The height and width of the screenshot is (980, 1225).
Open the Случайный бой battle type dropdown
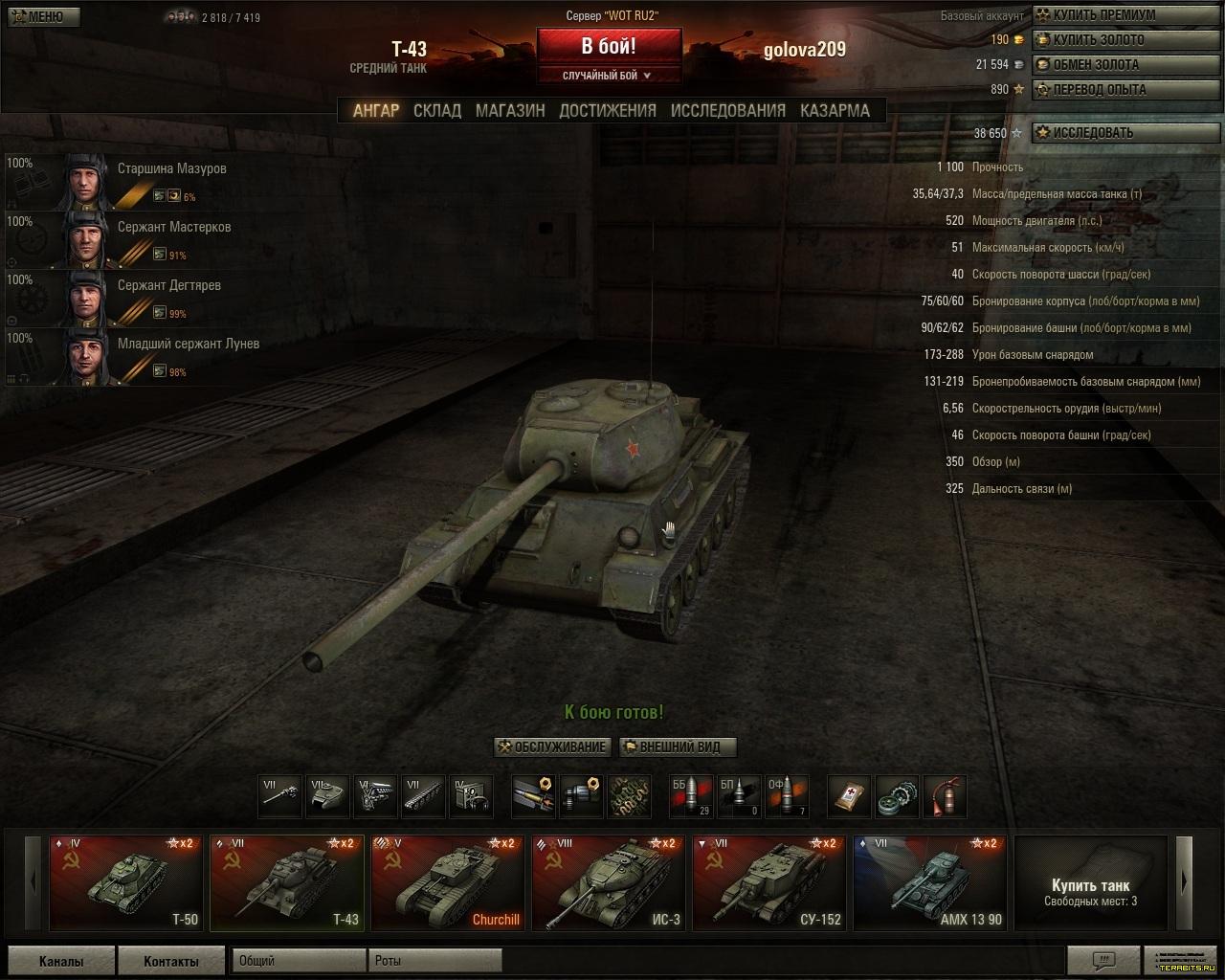tap(609, 76)
